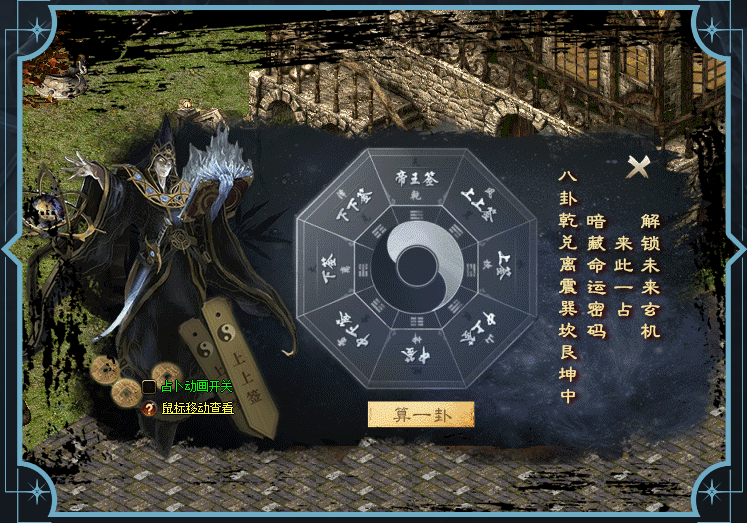Click the 算一卦 fortune button
Viewport: 747px width, 523px height.
tap(421, 414)
